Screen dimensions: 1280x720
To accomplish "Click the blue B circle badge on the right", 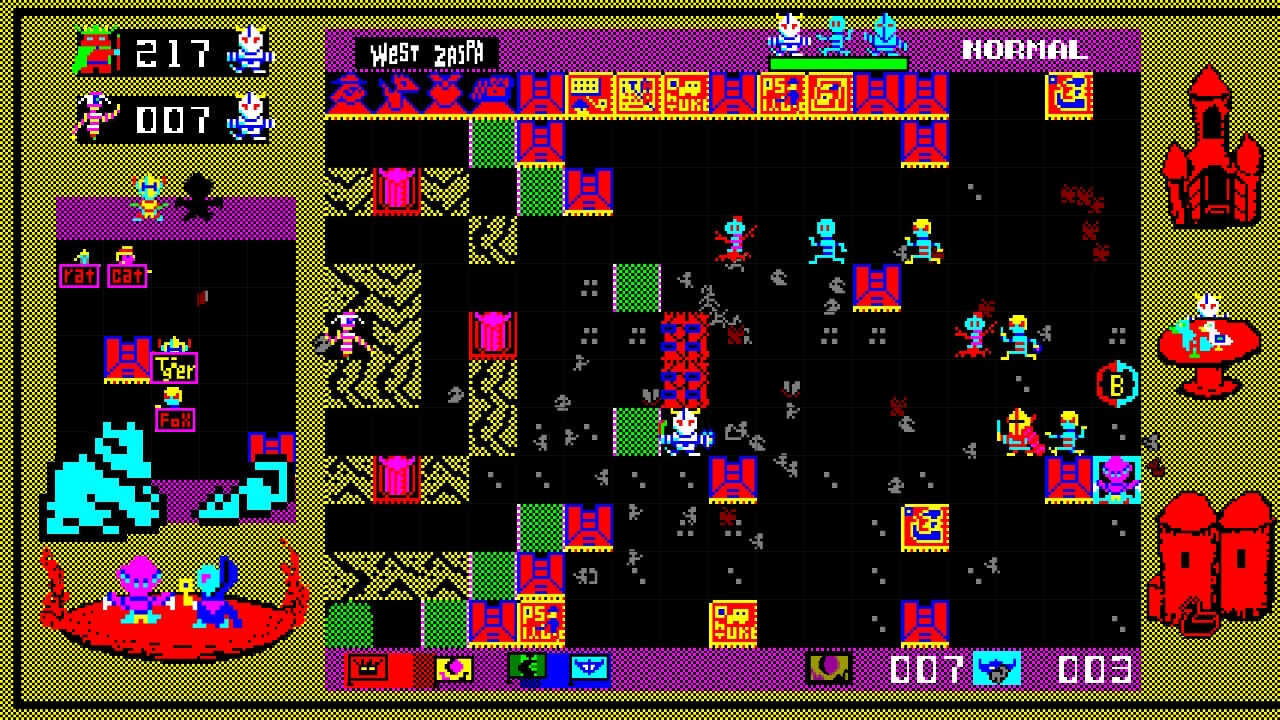I will (1117, 382).
